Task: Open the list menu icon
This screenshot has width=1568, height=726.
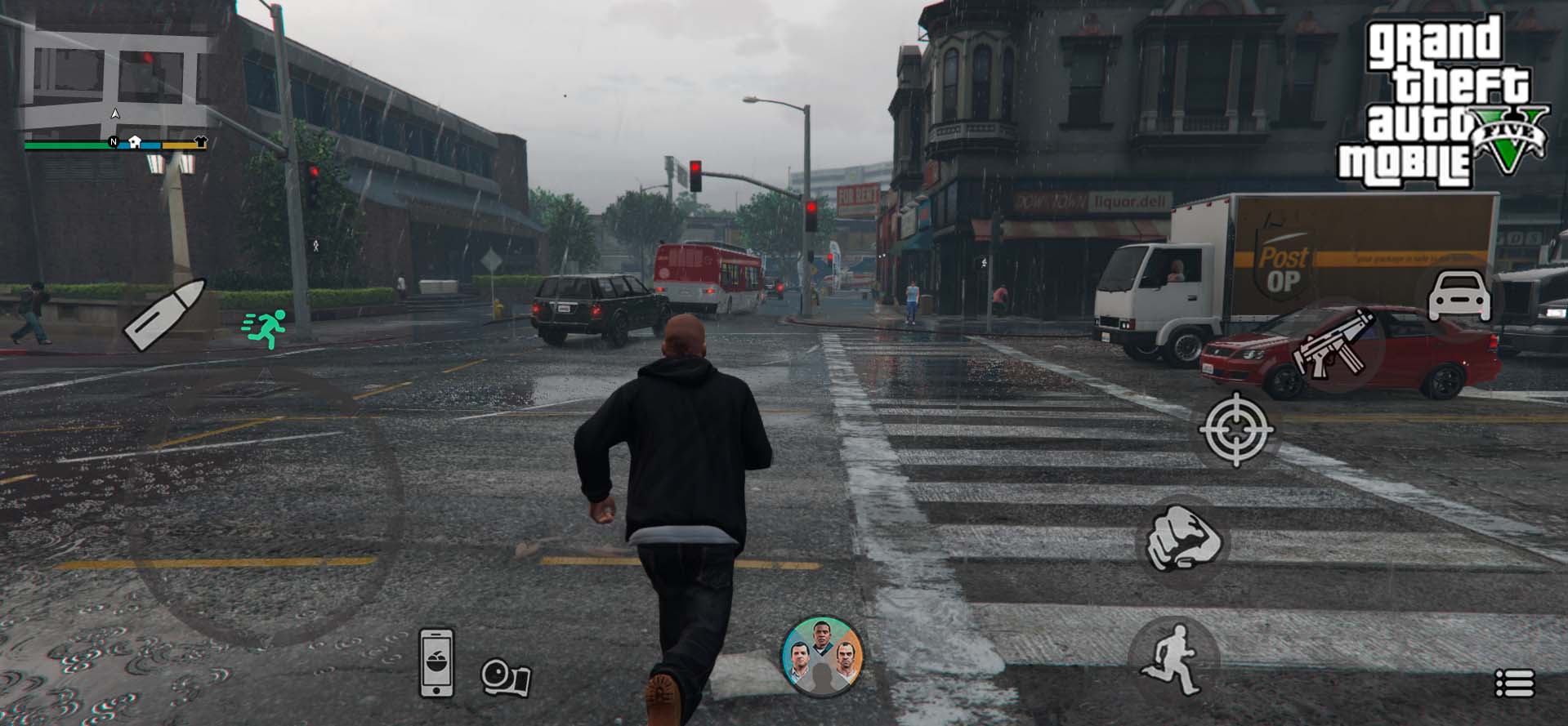Action: click(x=1514, y=683)
